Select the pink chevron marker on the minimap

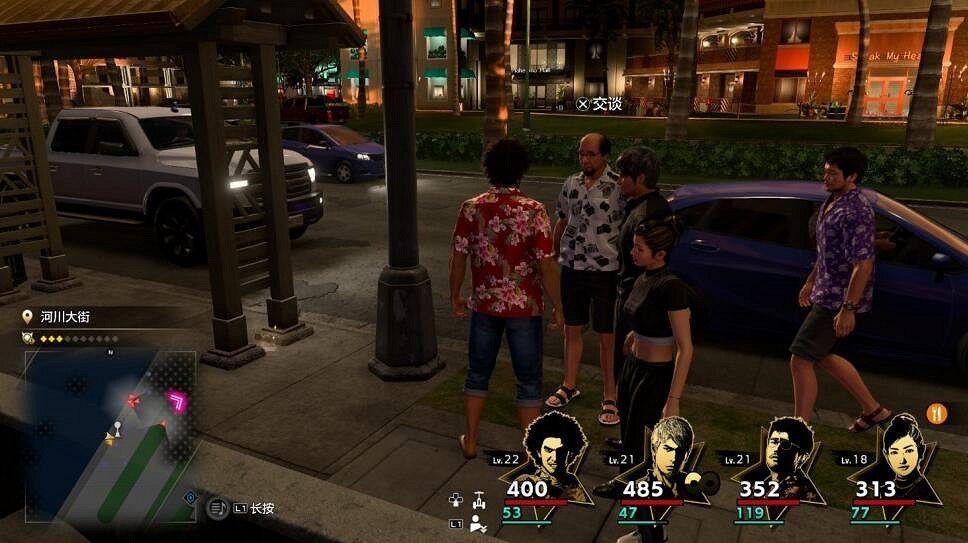pos(179,402)
